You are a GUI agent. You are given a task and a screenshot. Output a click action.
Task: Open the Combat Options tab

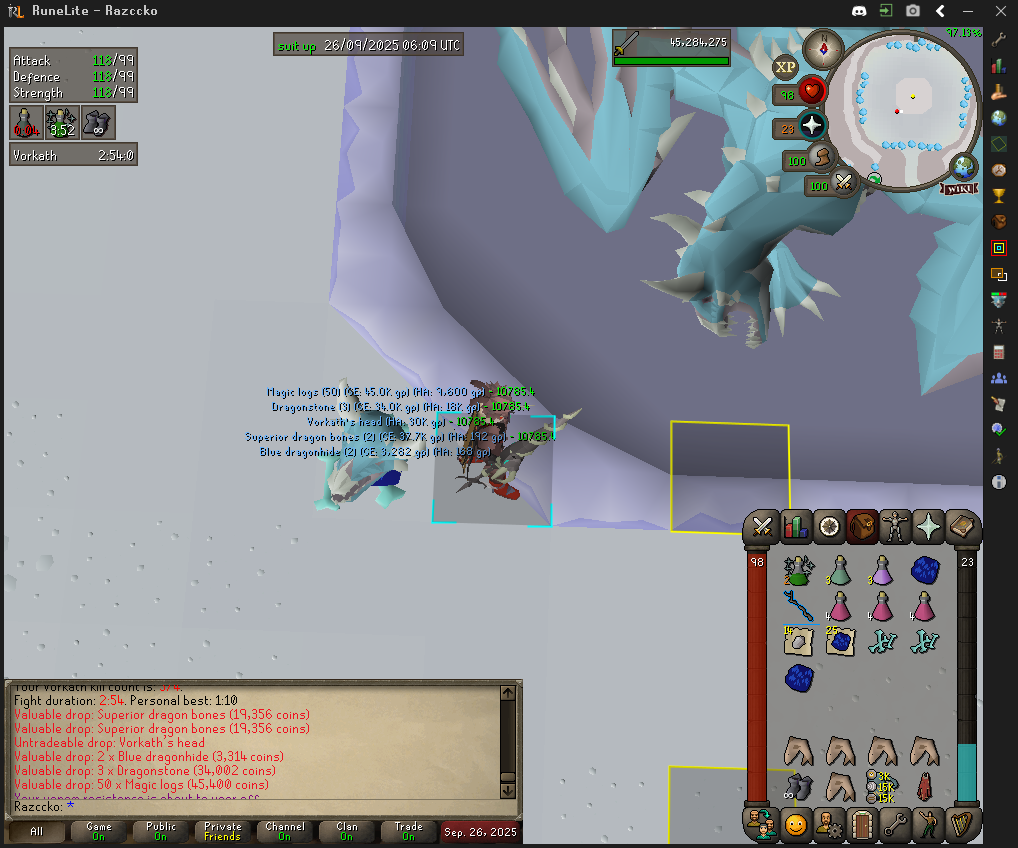[764, 526]
